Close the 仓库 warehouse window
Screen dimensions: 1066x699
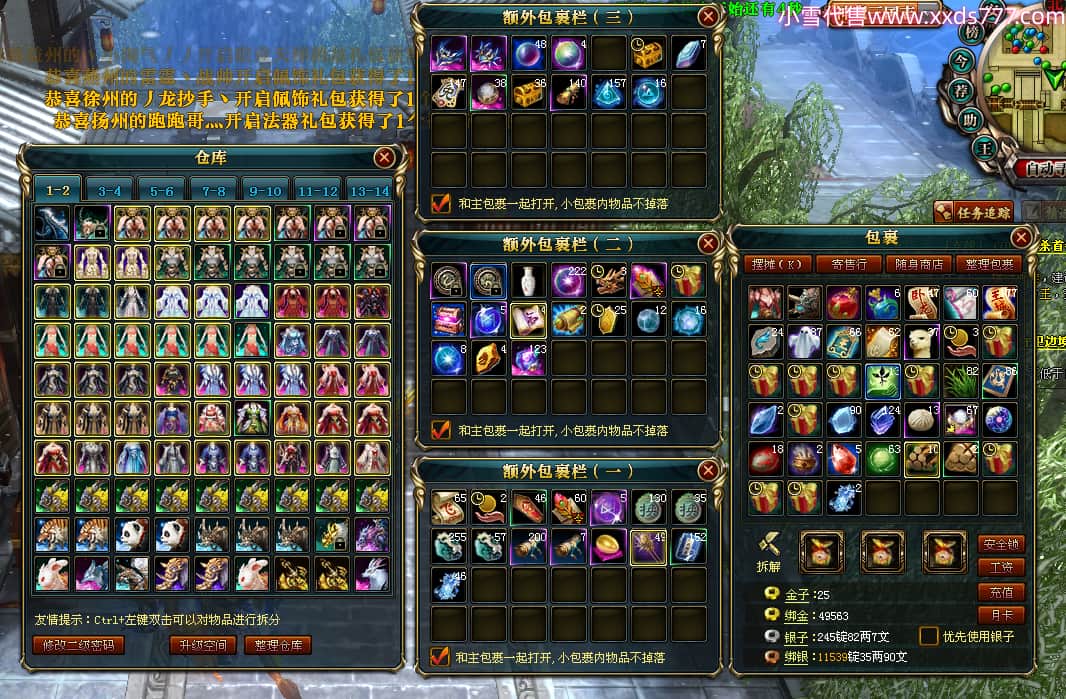[x=384, y=157]
